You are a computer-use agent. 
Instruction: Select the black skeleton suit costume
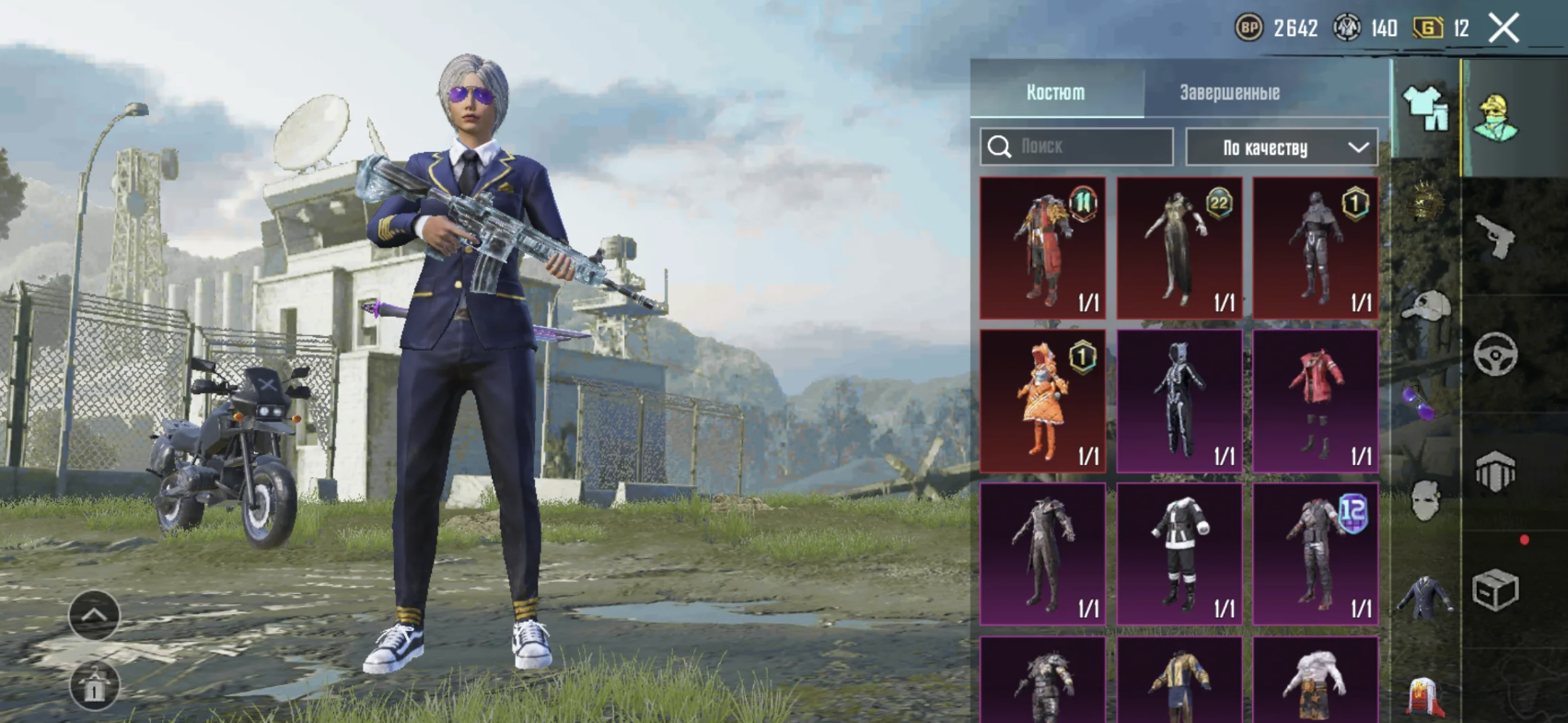pyautogui.click(x=1179, y=402)
